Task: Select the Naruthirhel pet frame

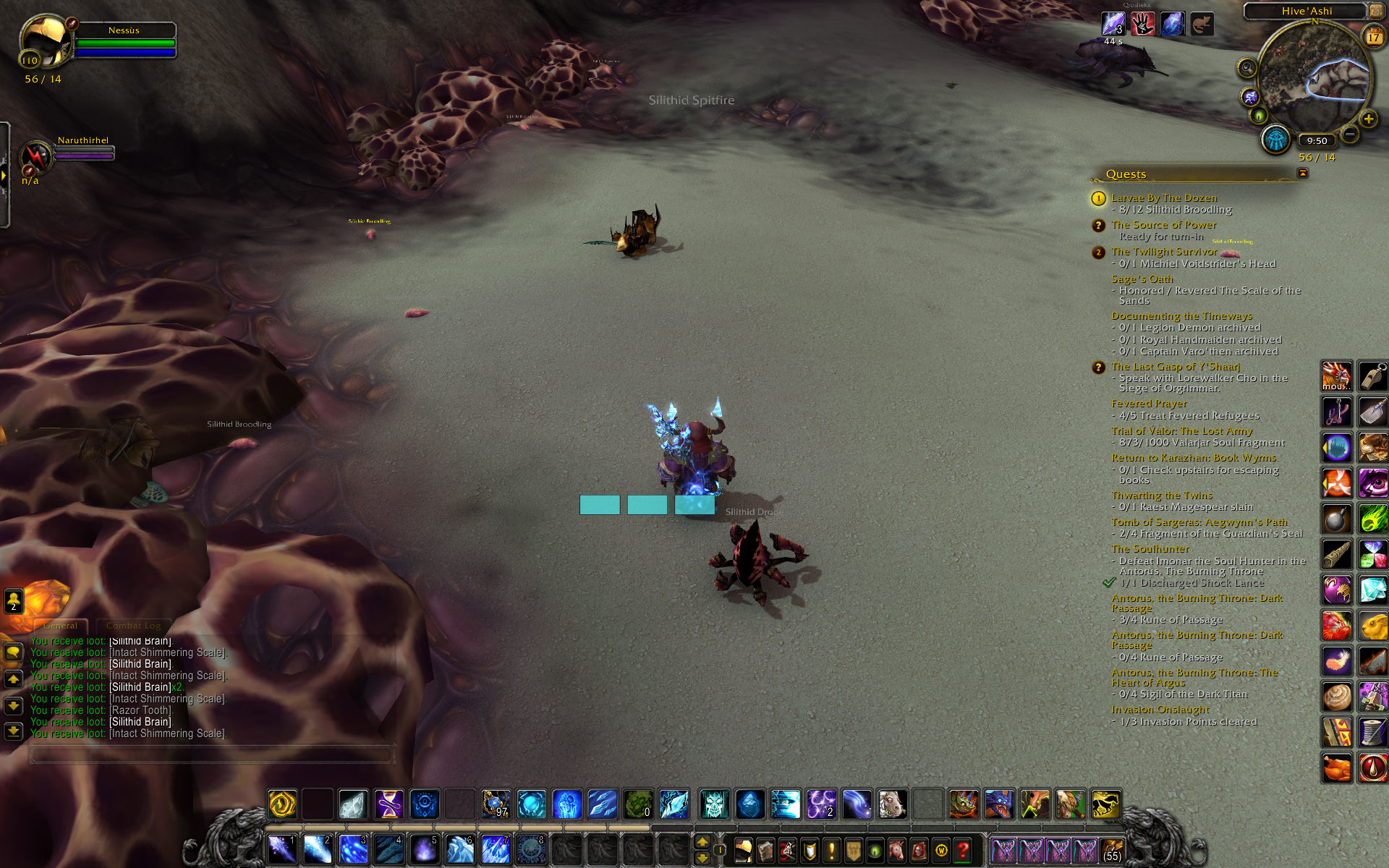Action: tap(36, 156)
